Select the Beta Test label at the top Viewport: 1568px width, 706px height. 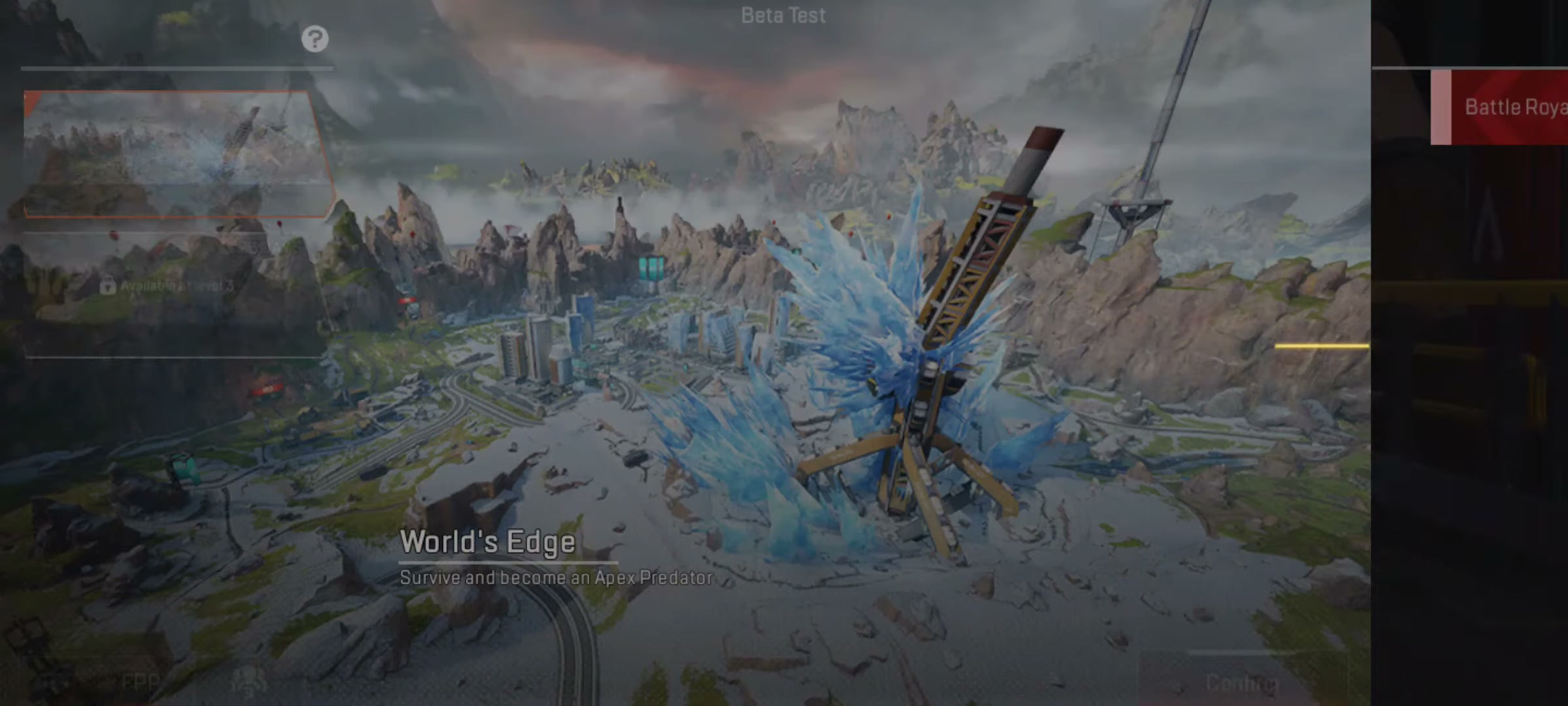coord(783,14)
